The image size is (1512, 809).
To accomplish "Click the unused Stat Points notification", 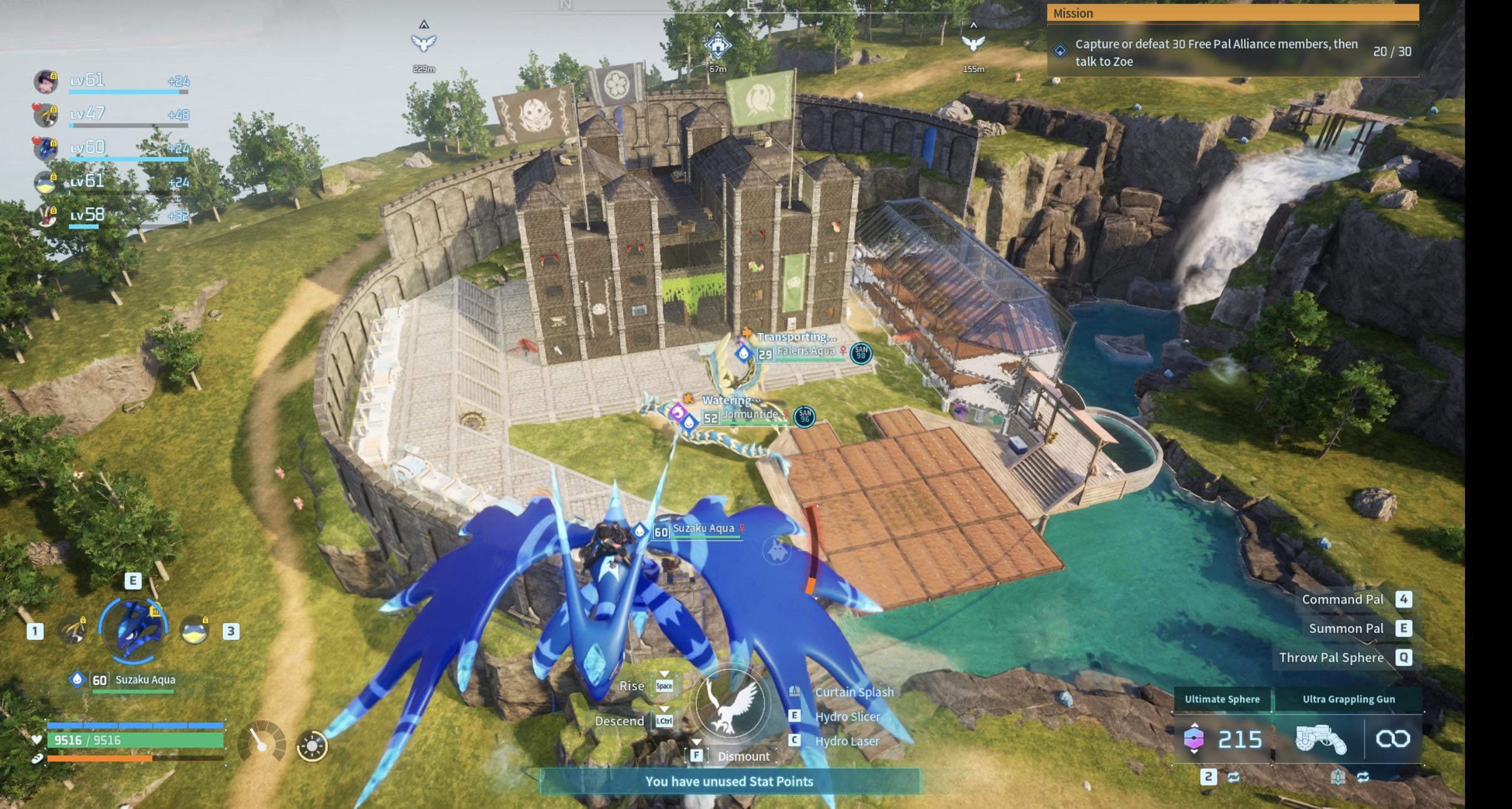I will pos(729,781).
